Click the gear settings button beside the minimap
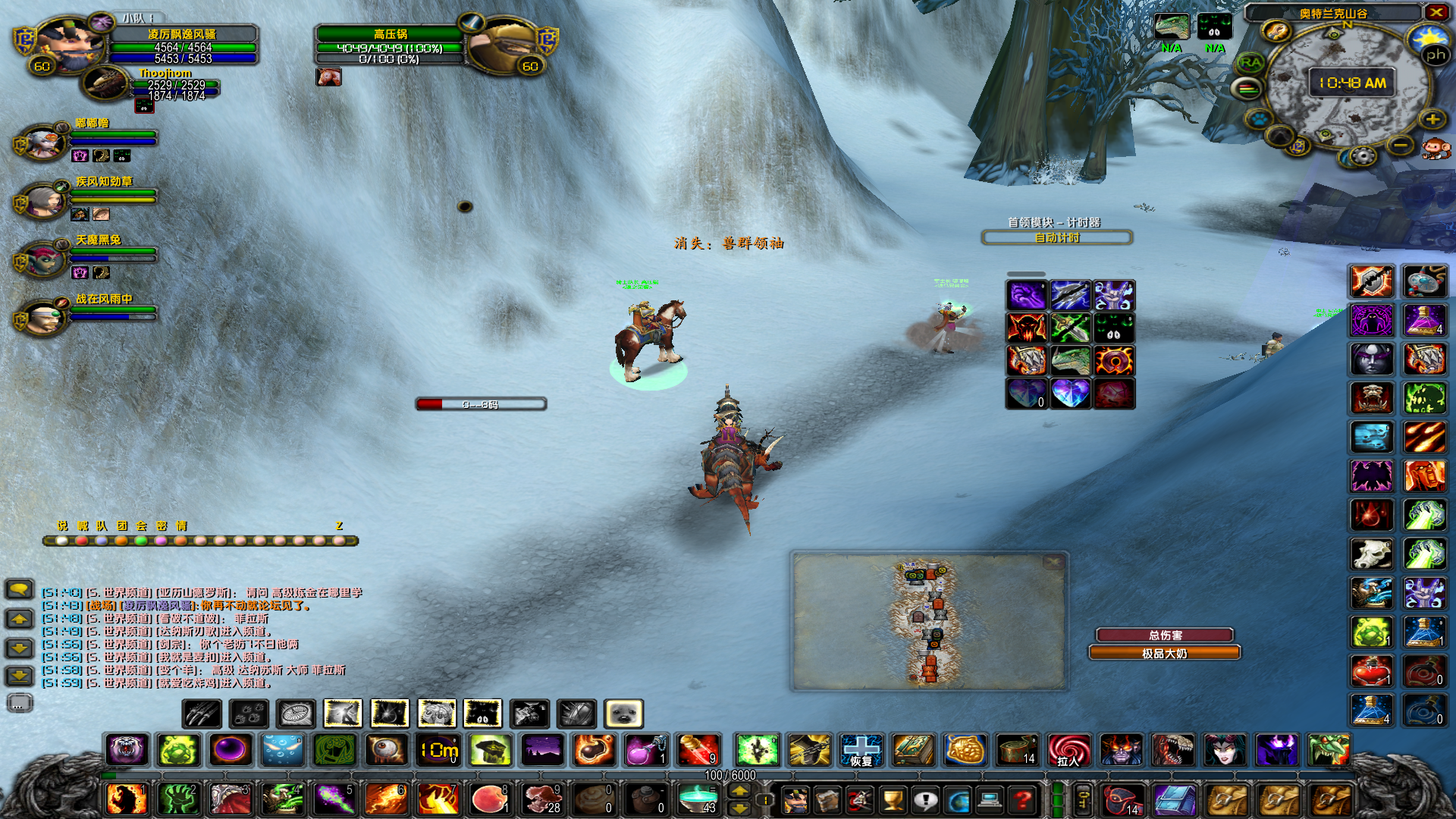Image resolution: width=1456 pixels, height=819 pixels. point(1363,157)
